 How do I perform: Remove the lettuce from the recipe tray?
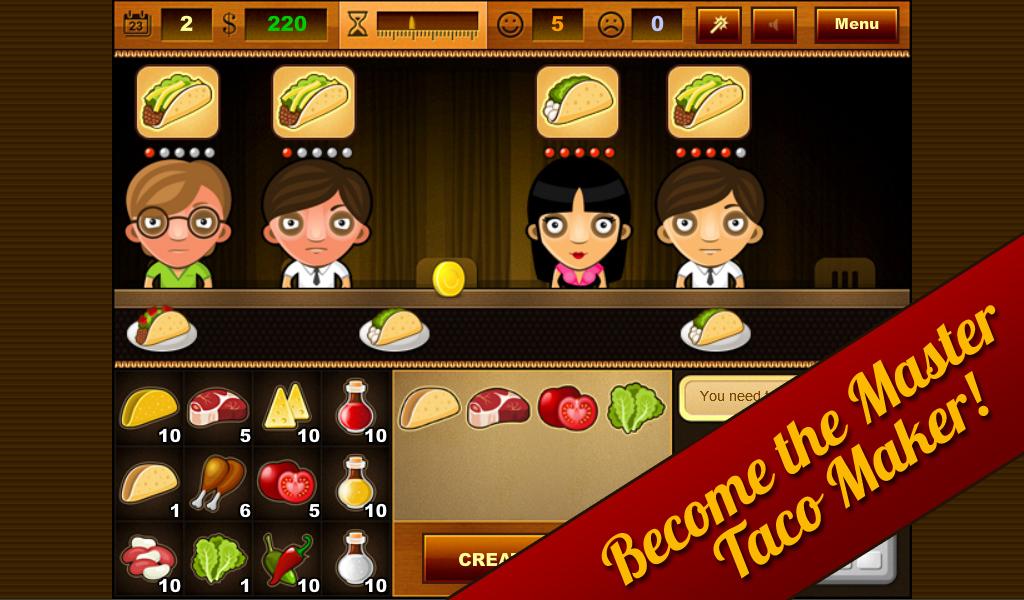tap(635, 408)
